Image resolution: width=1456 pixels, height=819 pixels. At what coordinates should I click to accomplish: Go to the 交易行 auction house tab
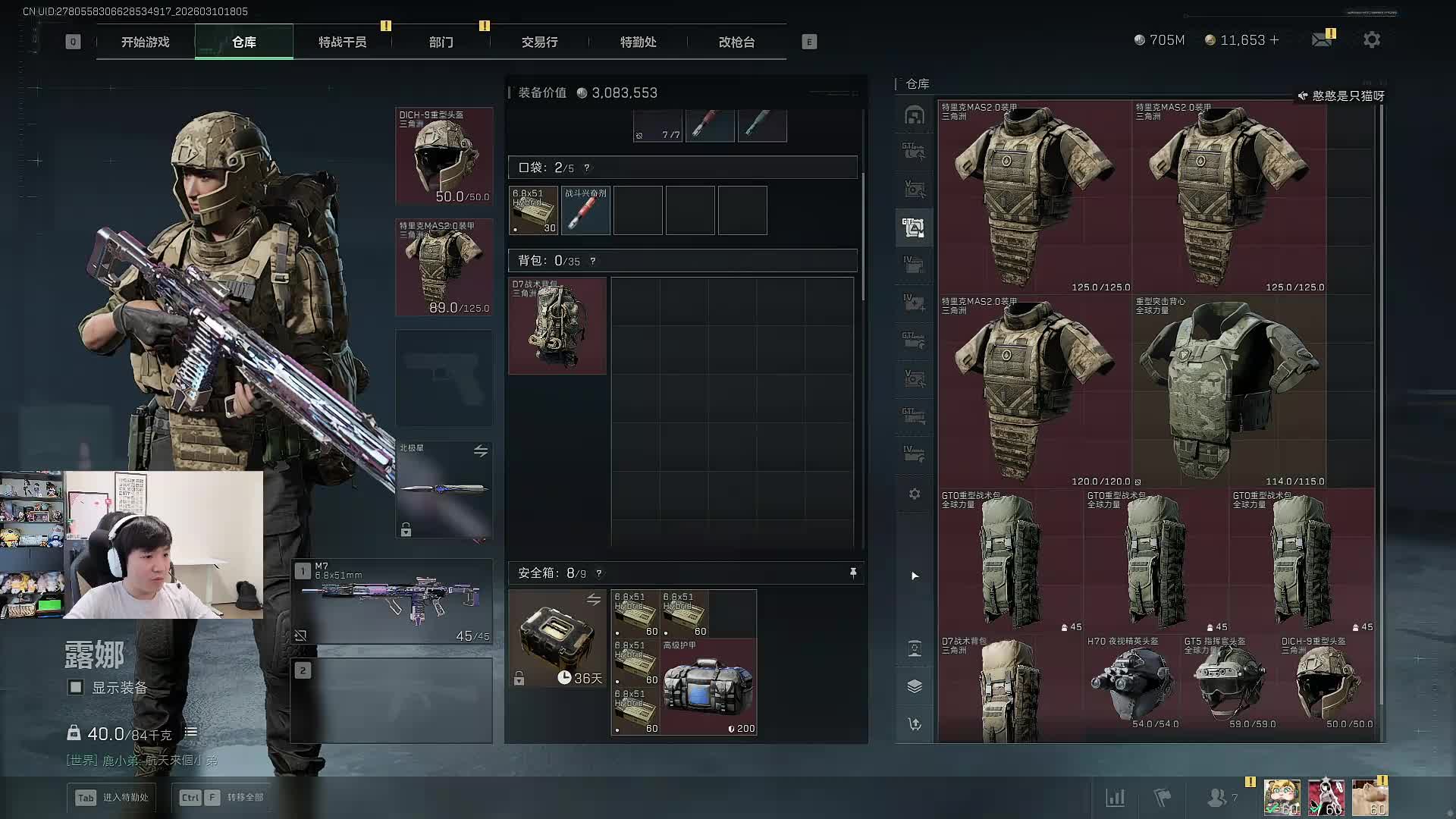click(539, 42)
